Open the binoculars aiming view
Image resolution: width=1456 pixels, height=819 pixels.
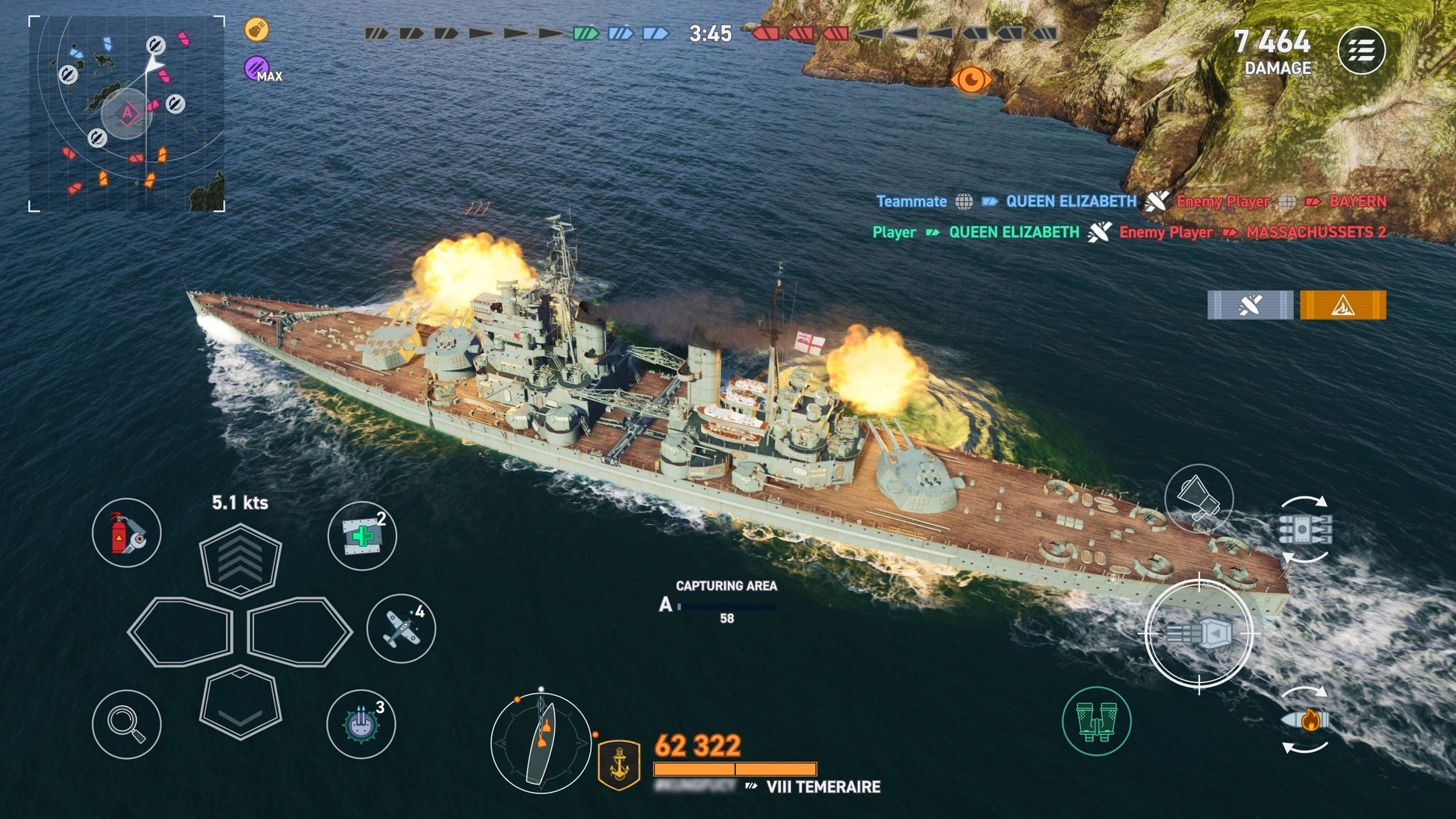[1096, 721]
